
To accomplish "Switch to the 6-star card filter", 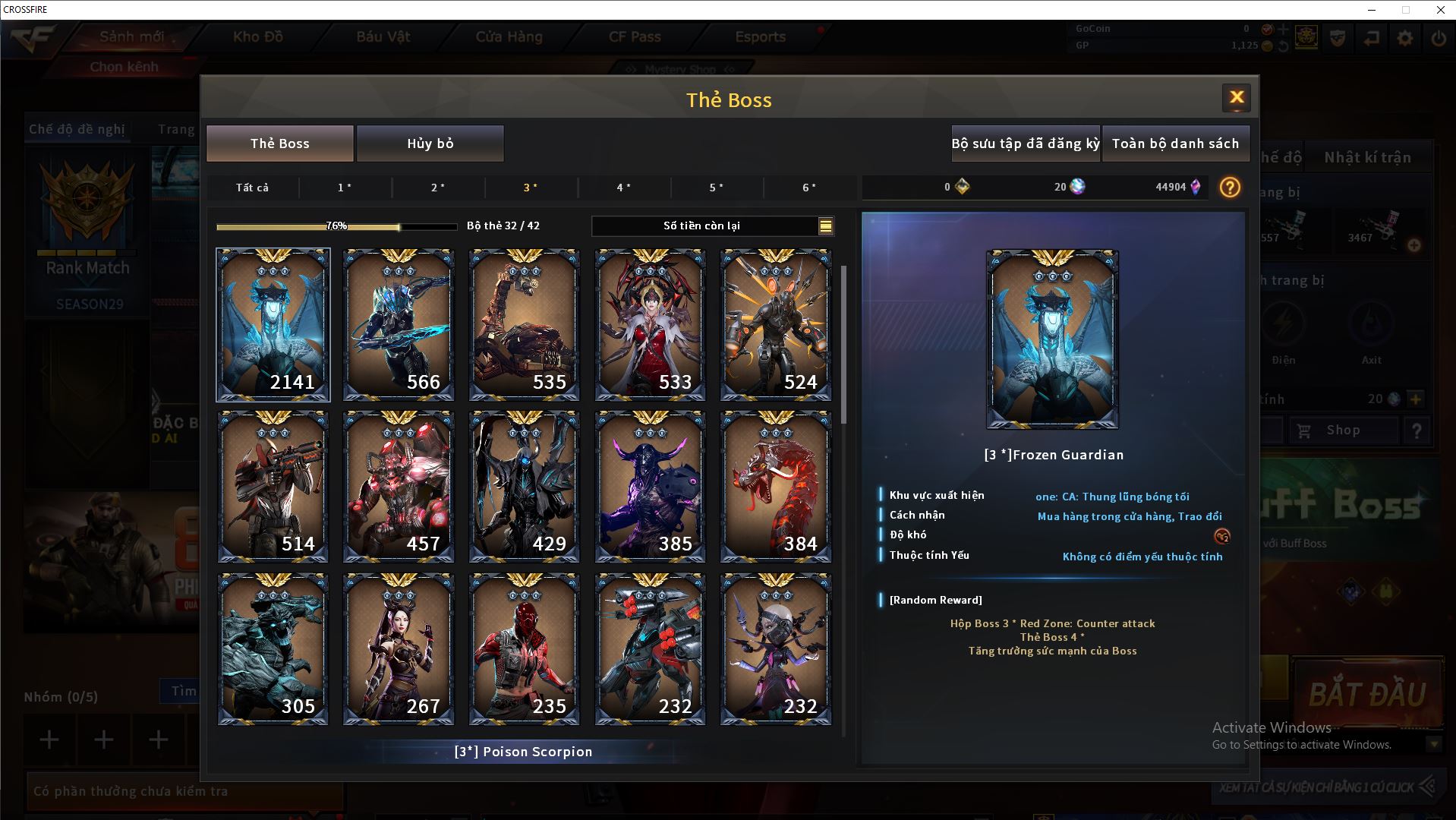I will 809,188.
